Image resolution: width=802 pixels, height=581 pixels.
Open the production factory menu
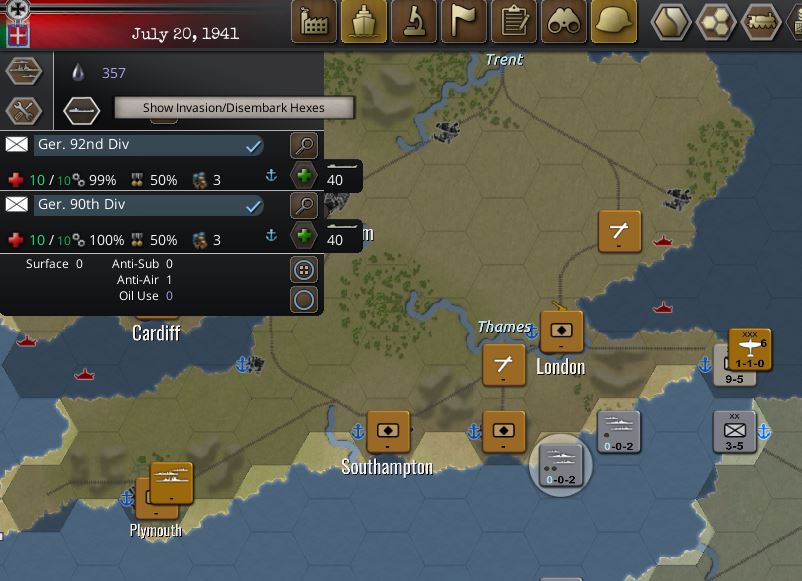[x=313, y=21]
